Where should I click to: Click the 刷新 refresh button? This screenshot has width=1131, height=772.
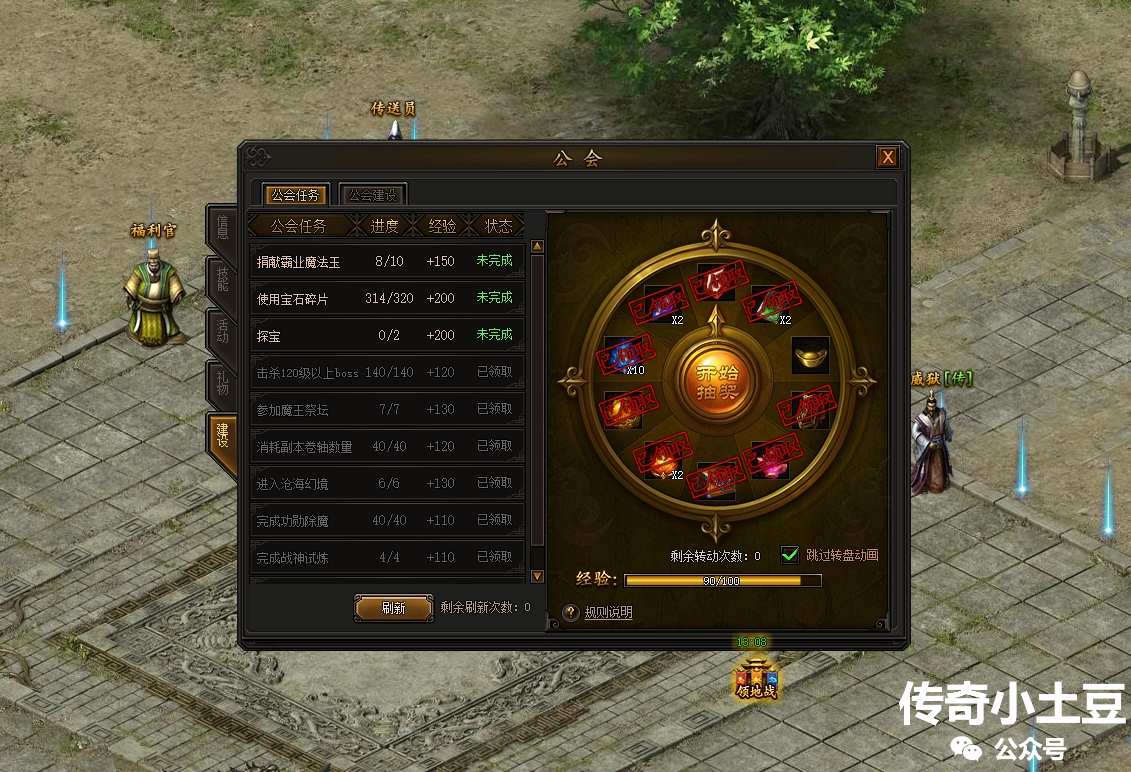393,608
